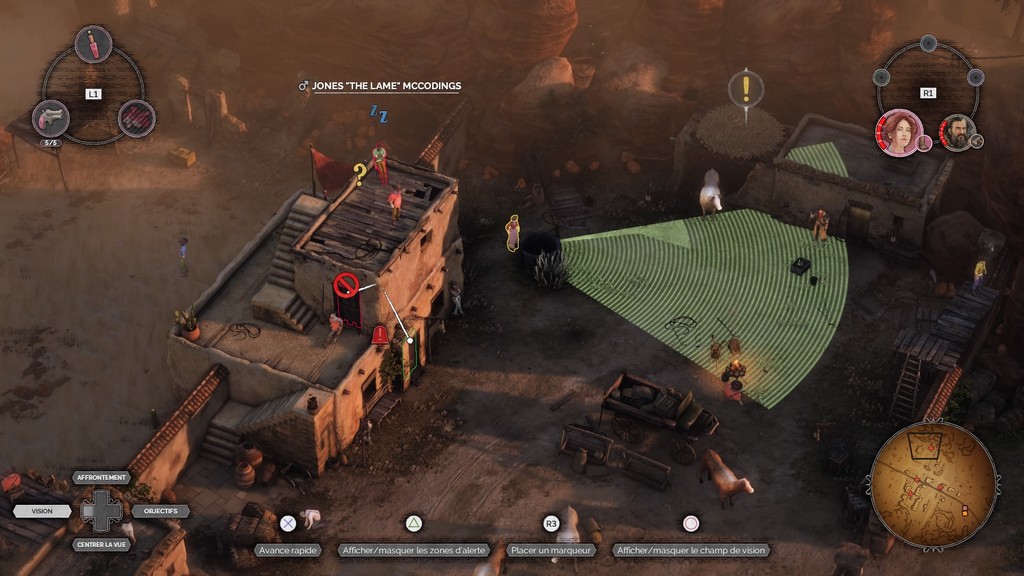
Task: Choose the Affrontement mode label
Action: [101, 478]
